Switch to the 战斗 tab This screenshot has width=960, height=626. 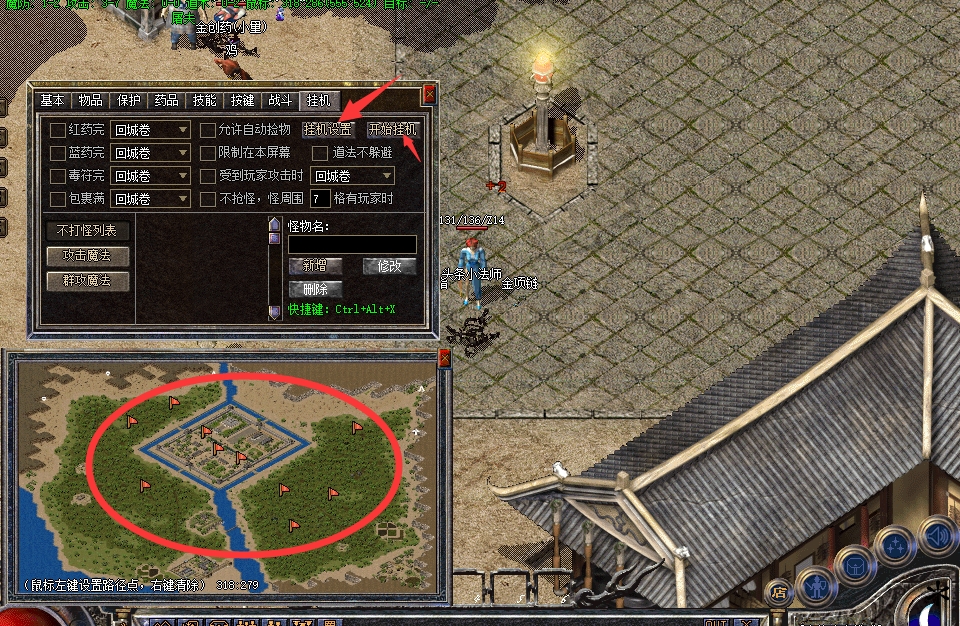click(280, 100)
